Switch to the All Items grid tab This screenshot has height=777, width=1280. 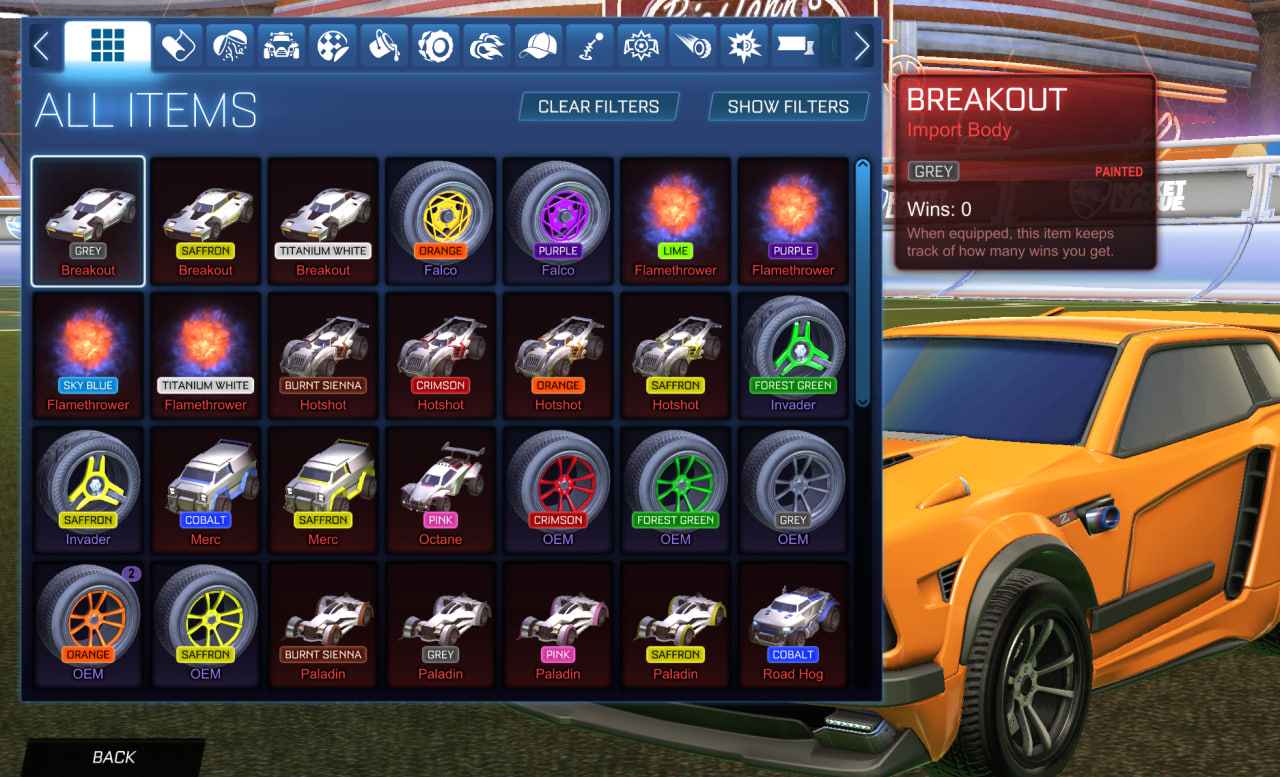pyautogui.click(x=107, y=45)
